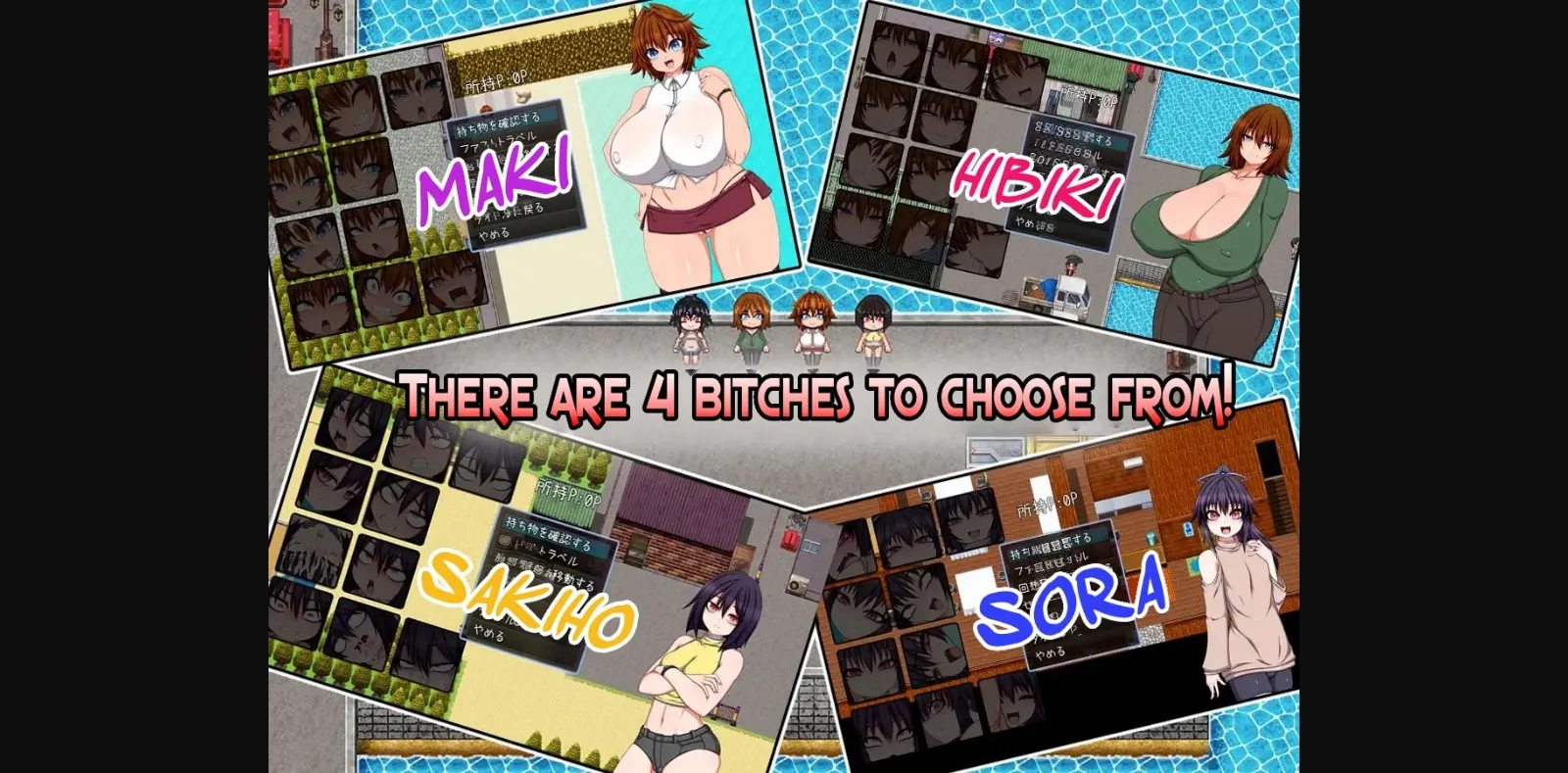1568x773 pixels.
Task: Click the NPC sprite beside the truck in Hibiki's panel
Action: (1071, 266)
